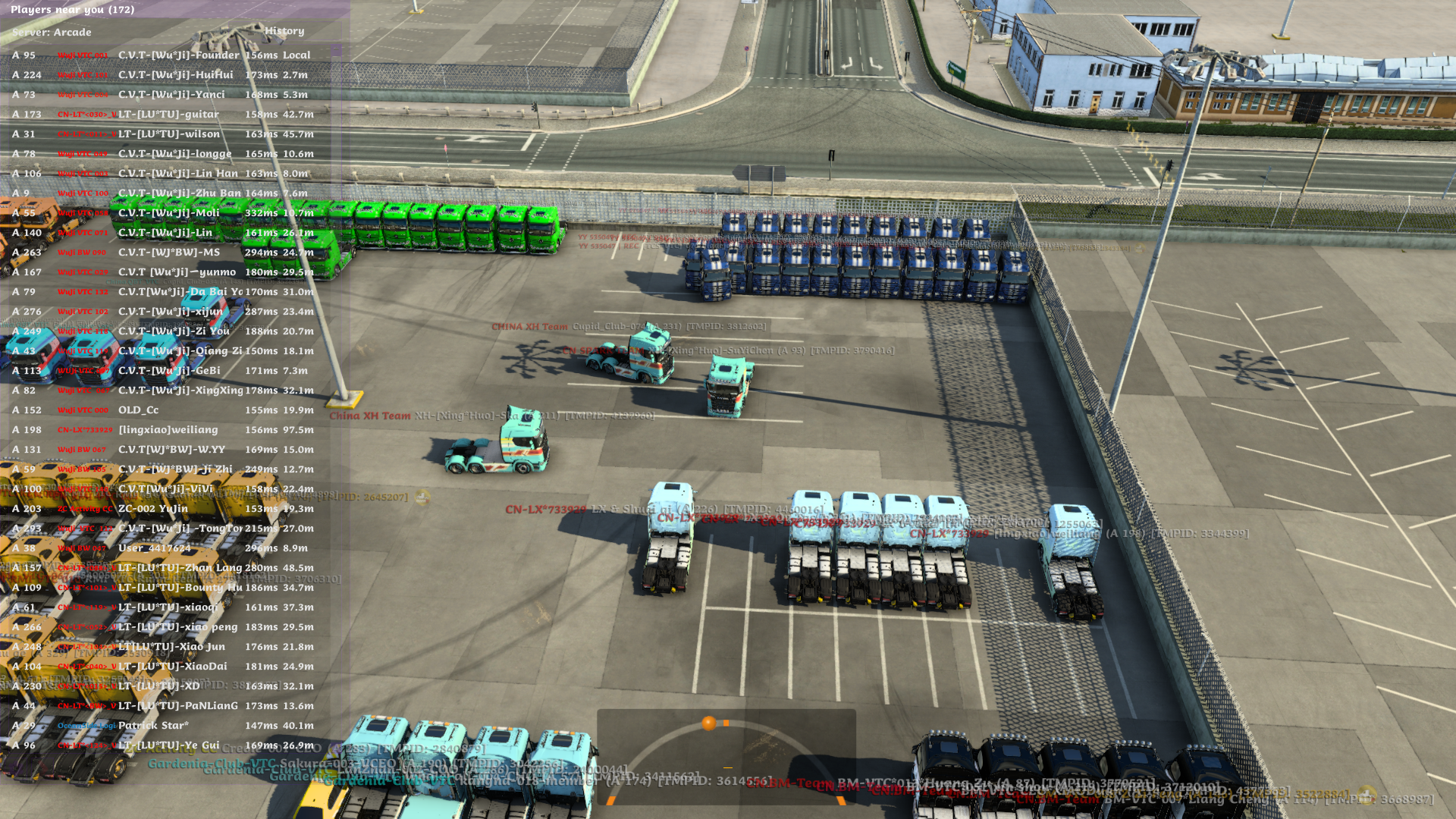Open the History tab in player list
The image size is (1456, 819).
coord(284,31)
